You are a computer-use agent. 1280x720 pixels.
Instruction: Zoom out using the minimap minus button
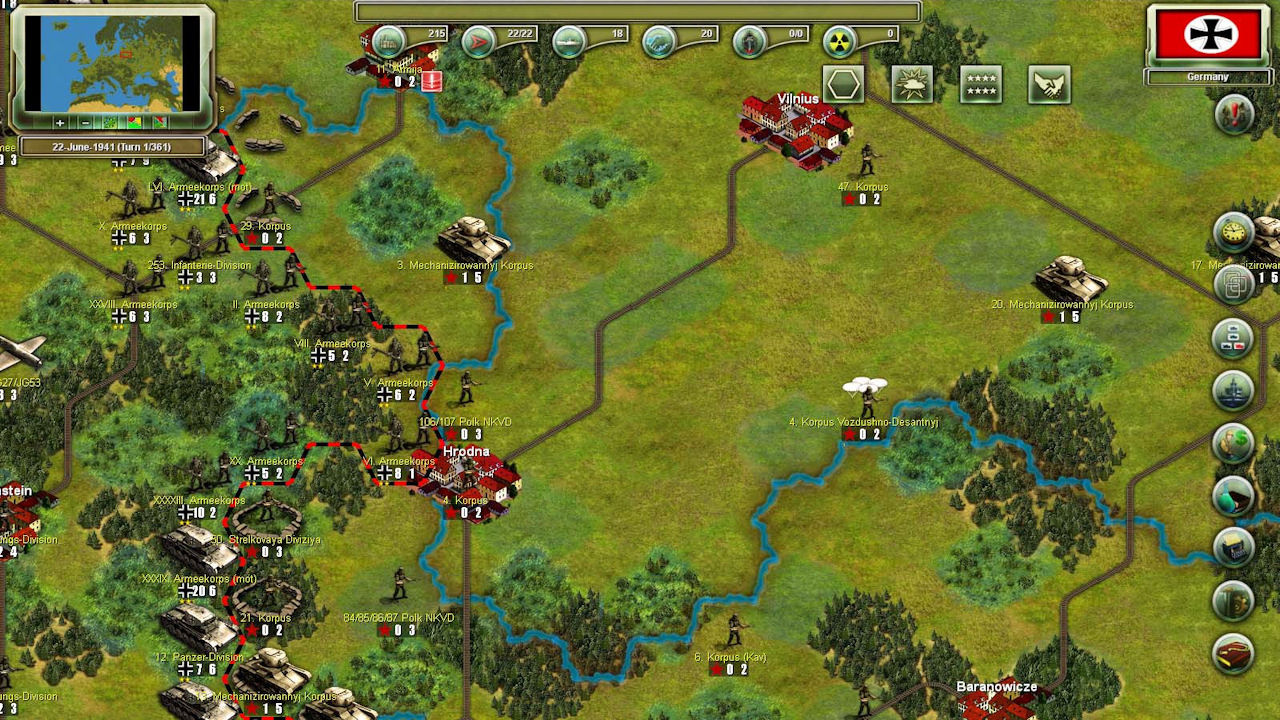click(x=86, y=123)
